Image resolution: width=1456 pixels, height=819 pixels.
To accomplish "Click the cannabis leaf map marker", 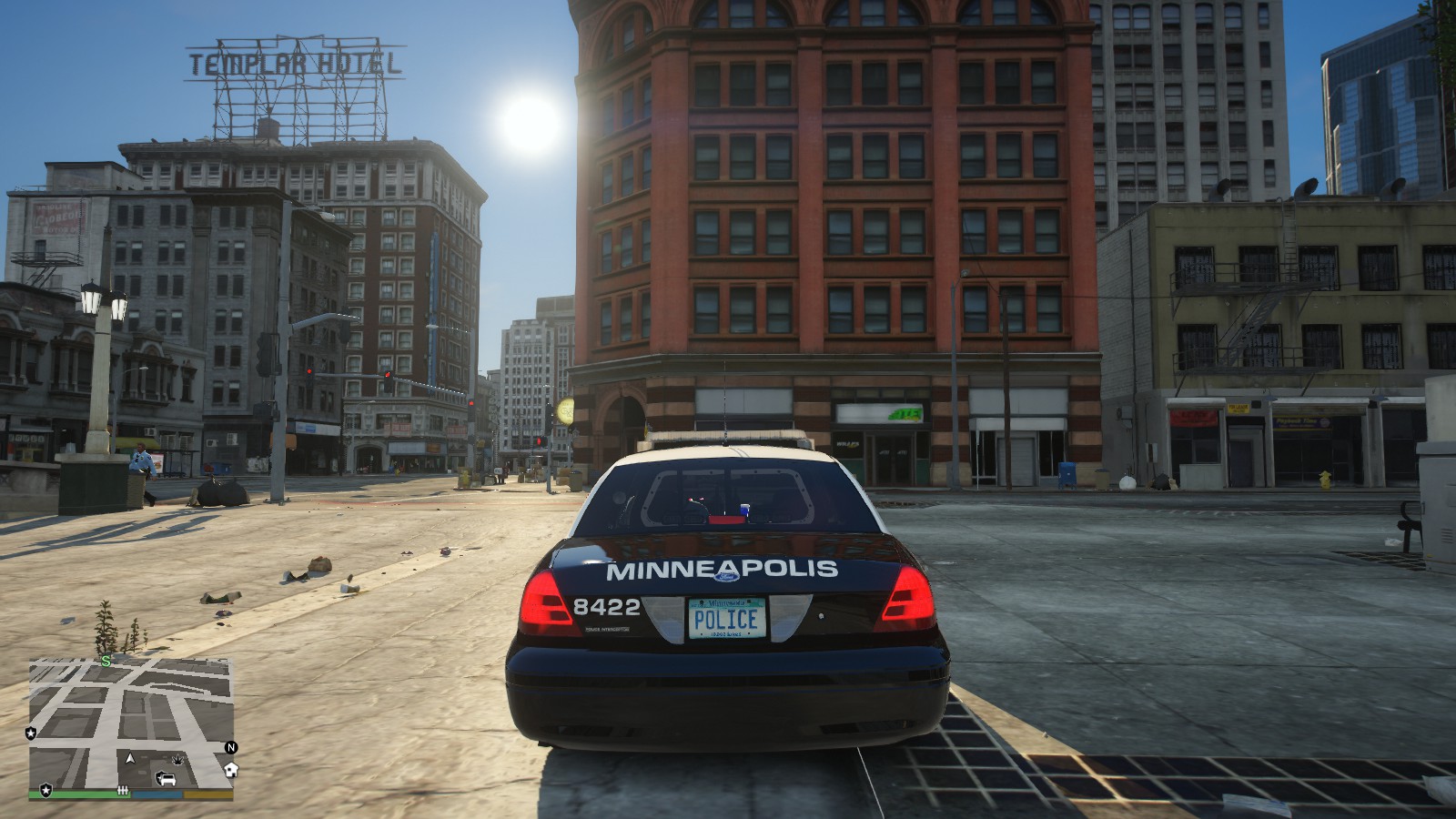I will [x=179, y=758].
